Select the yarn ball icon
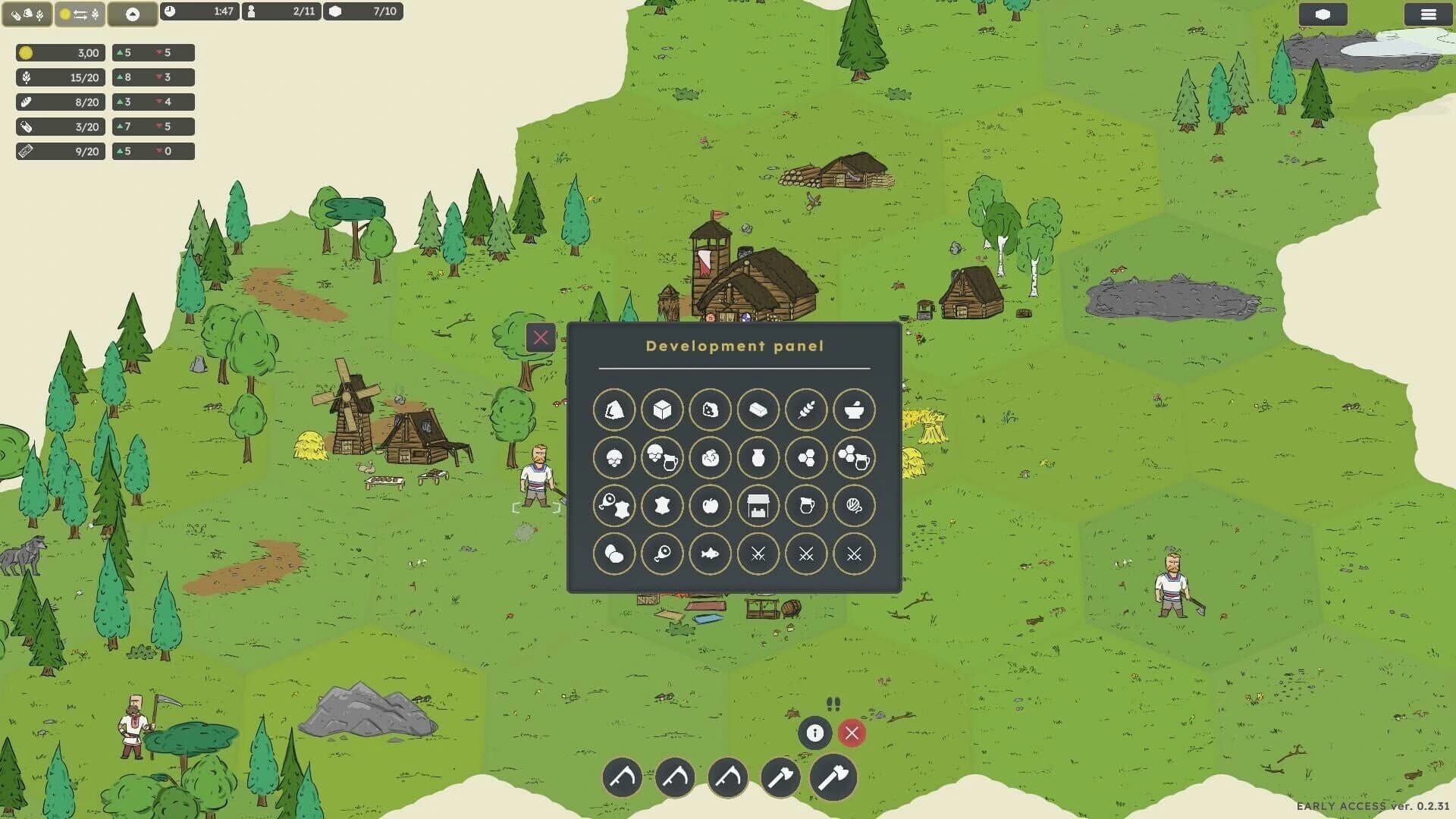 (854, 506)
